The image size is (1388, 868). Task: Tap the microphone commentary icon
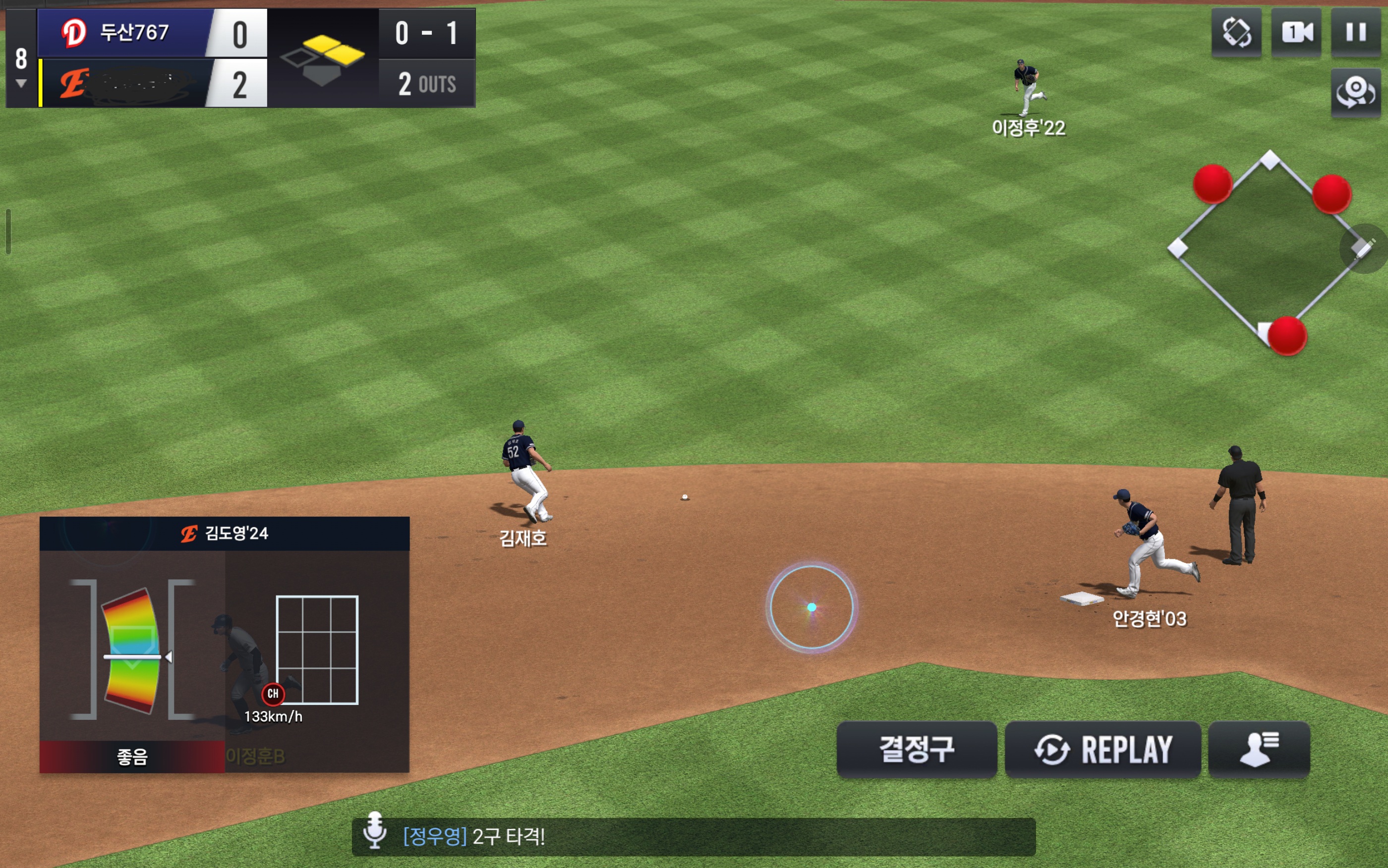[x=374, y=830]
